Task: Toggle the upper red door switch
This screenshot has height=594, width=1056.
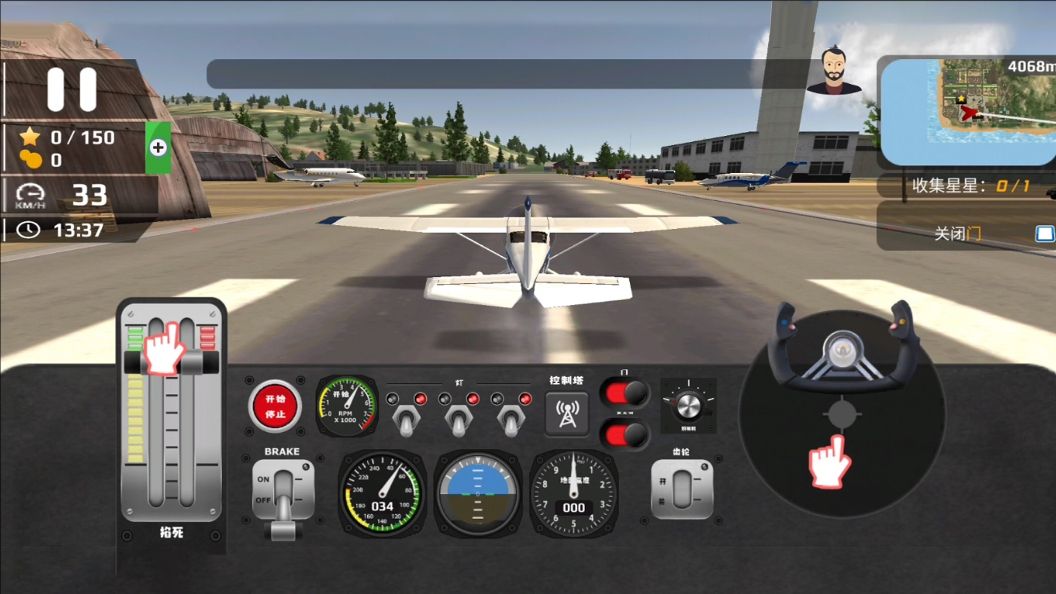Action: (624, 393)
